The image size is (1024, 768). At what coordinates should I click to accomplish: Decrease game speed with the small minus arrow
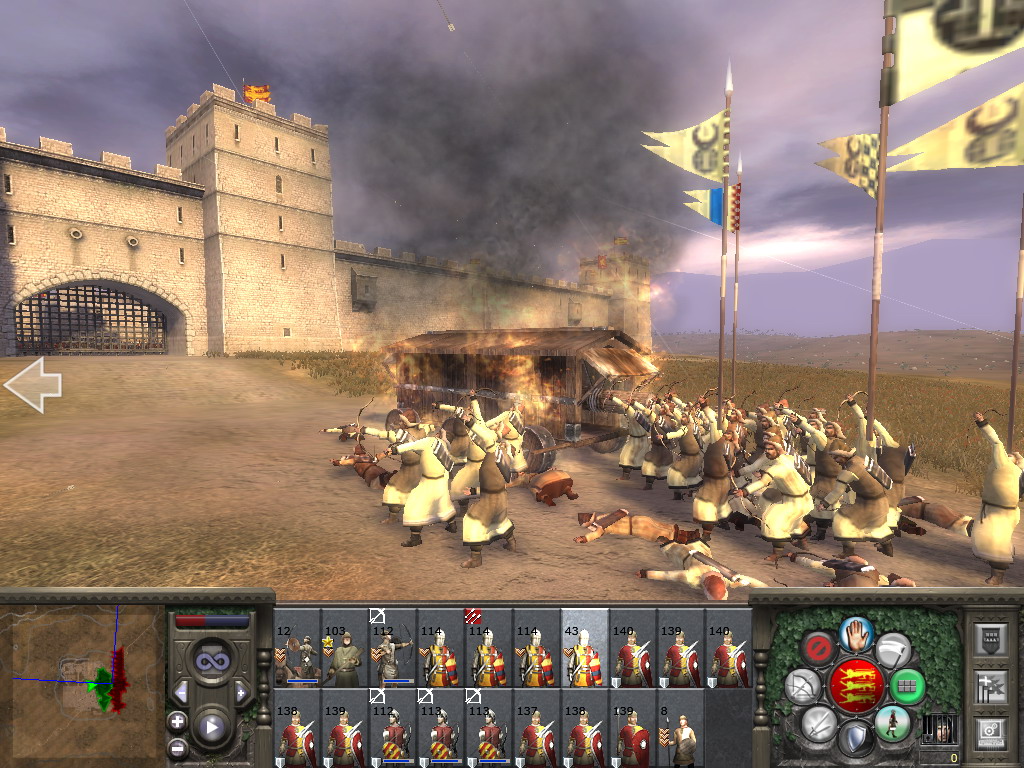point(181,692)
